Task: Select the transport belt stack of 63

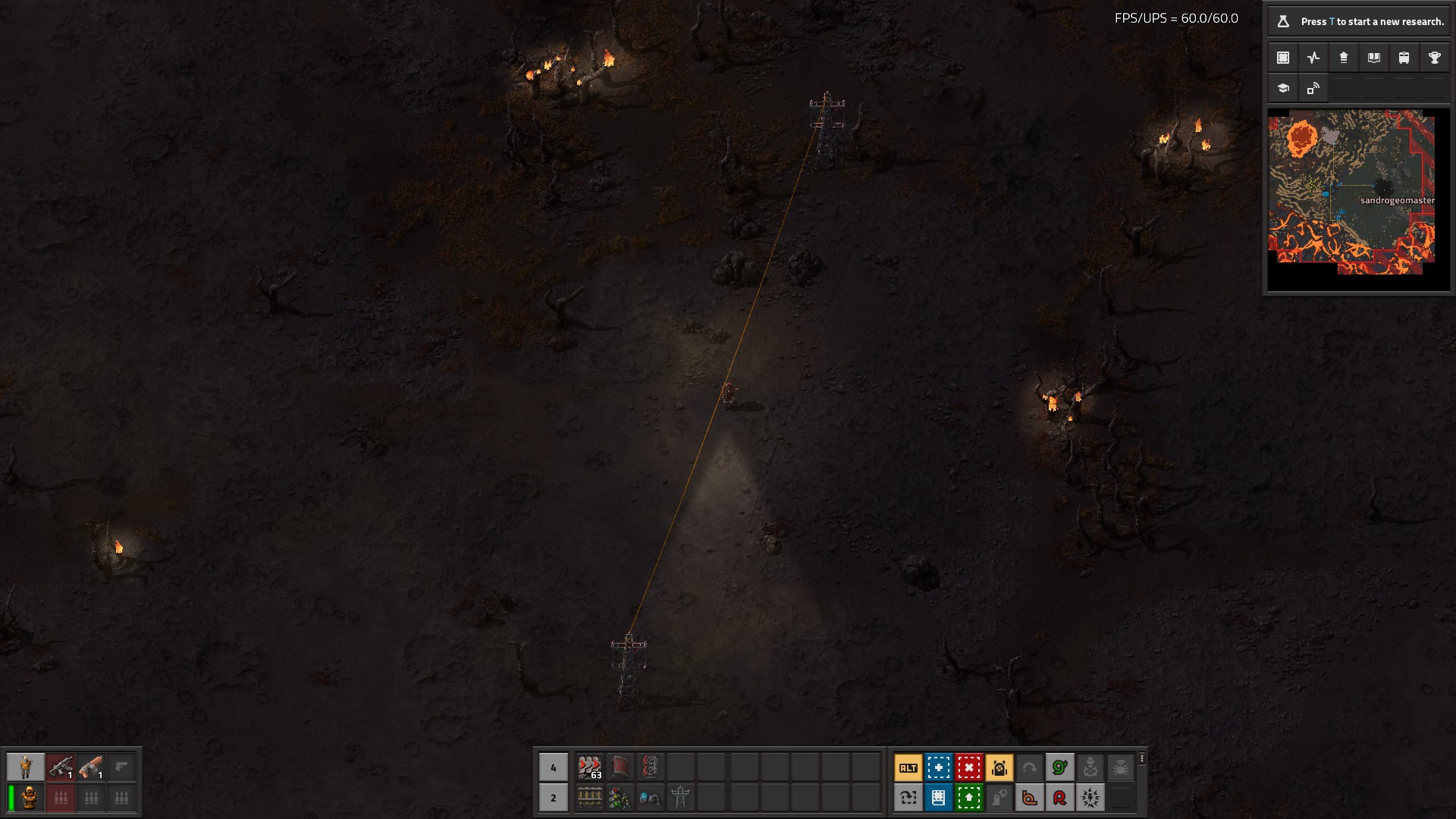Action: click(589, 767)
